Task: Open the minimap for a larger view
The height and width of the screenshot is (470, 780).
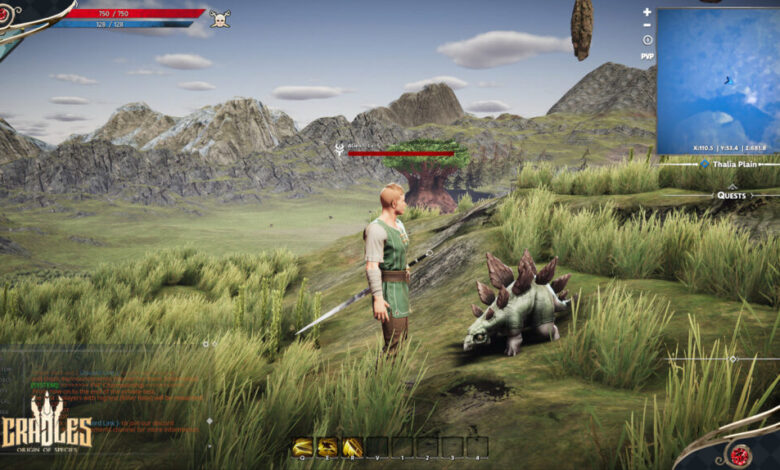Action: tap(717, 80)
